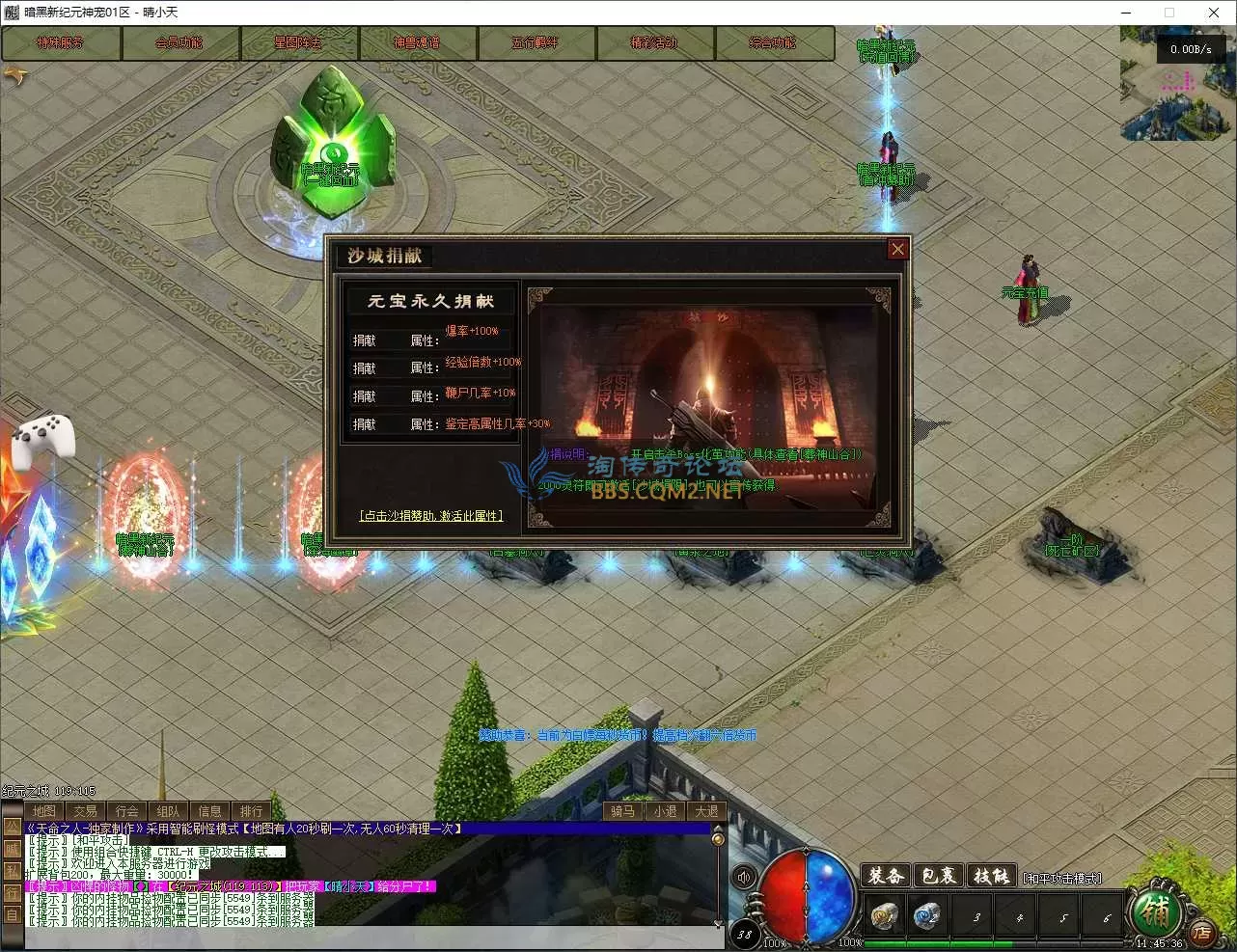Viewport: 1237px width, 952px height.
Task: Open the 特殊服务 top menu
Action: (61, 43)
